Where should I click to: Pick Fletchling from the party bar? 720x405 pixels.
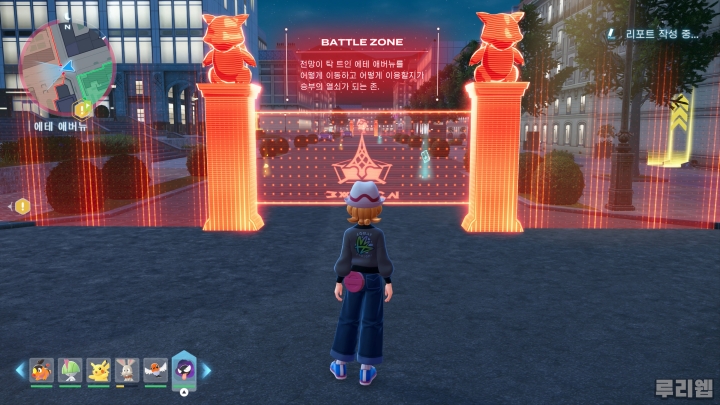[155, 370]
